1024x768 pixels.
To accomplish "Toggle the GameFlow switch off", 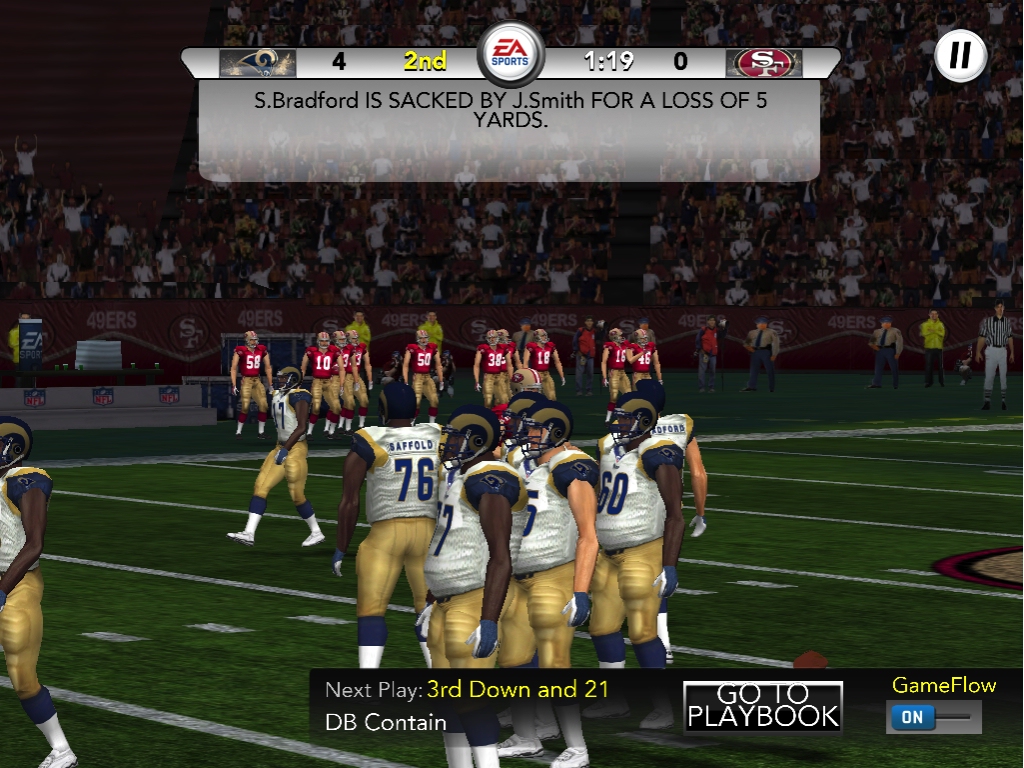I will pos(932,717).
